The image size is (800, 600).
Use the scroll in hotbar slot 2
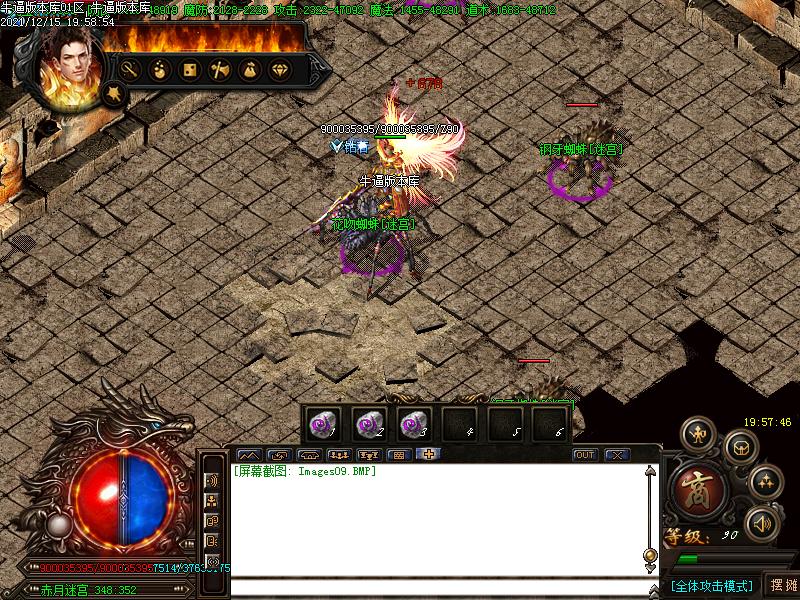367,423
